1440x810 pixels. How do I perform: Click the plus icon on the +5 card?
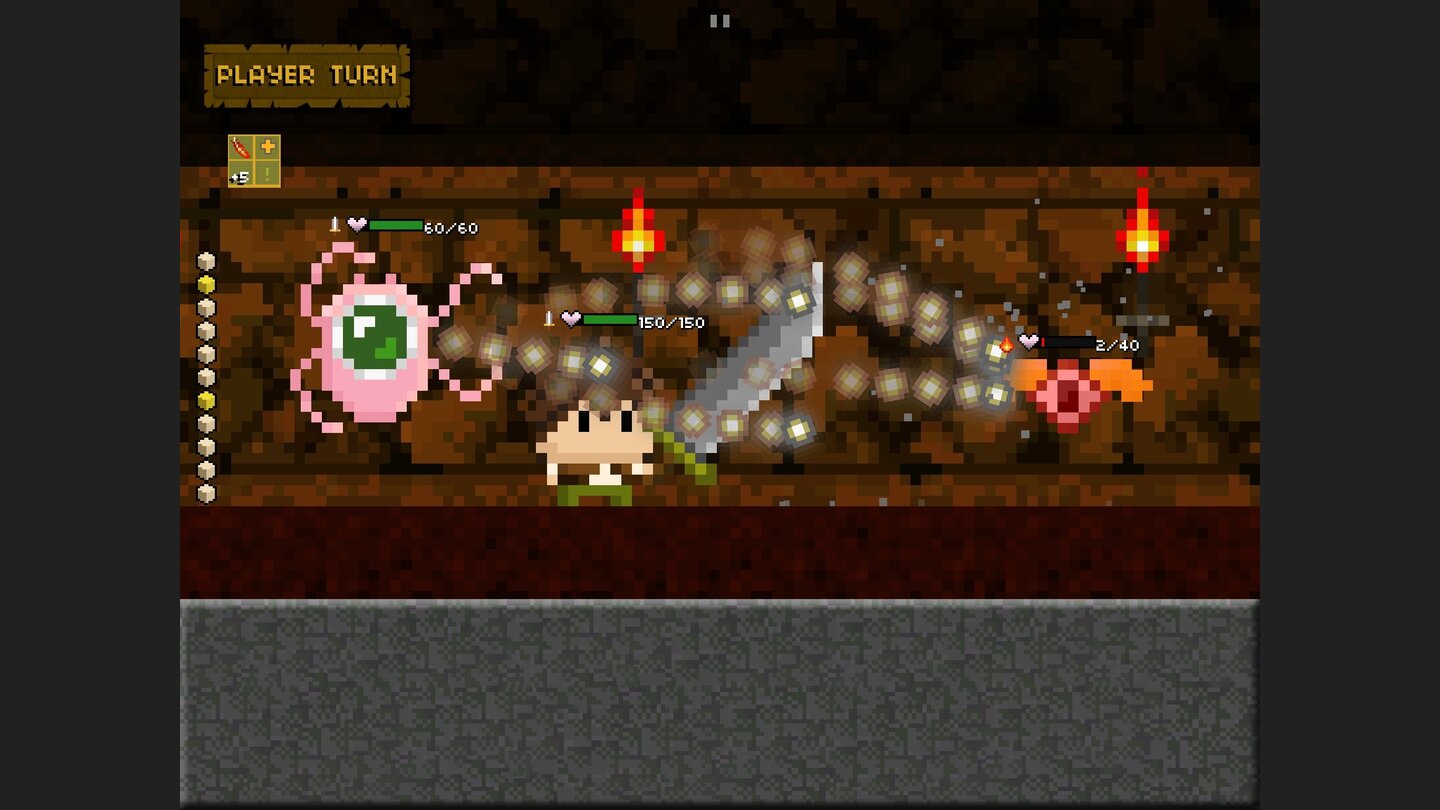pos(267,144)
